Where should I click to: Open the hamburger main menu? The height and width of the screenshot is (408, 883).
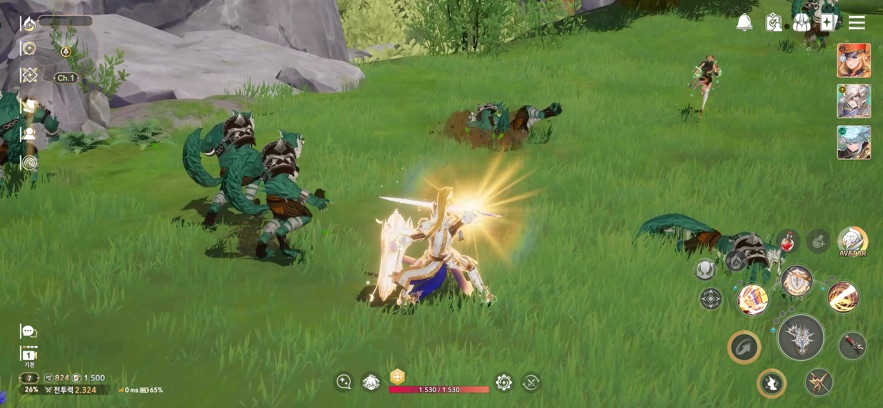pyautogui.click(x=857, y=22)
